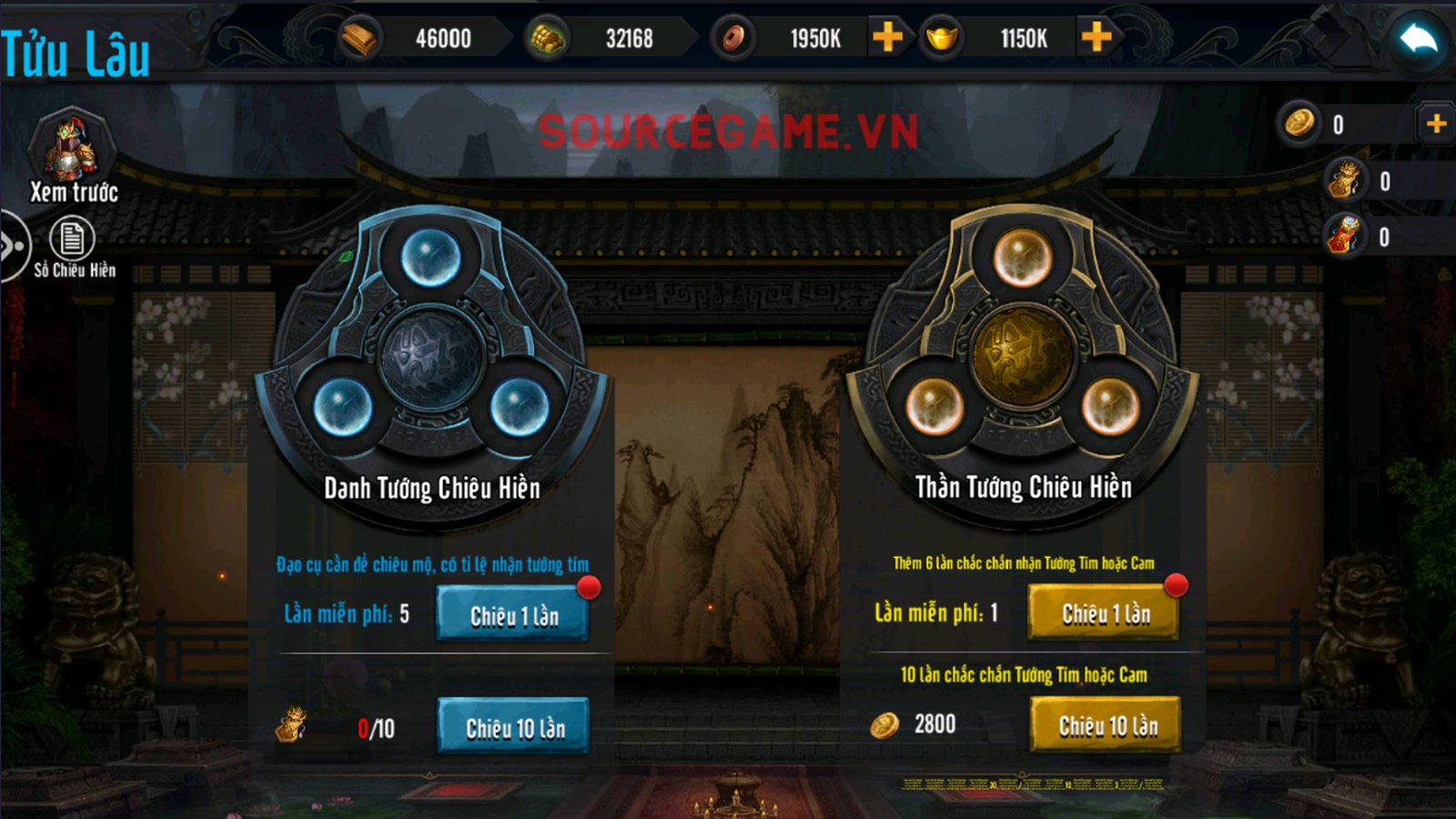Screen dimensions: 1456x819
Task: Add more copper coins (1950K plus)
Action: (887, 37)
